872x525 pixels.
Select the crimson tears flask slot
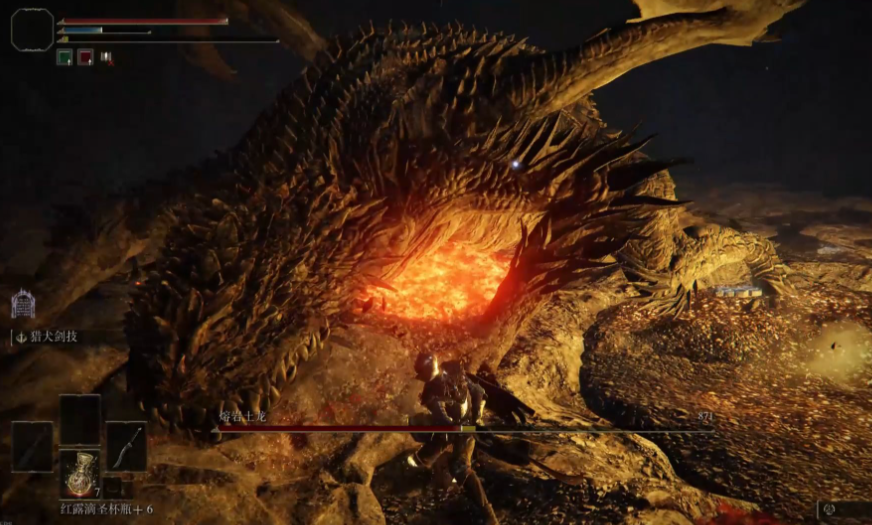79,473
